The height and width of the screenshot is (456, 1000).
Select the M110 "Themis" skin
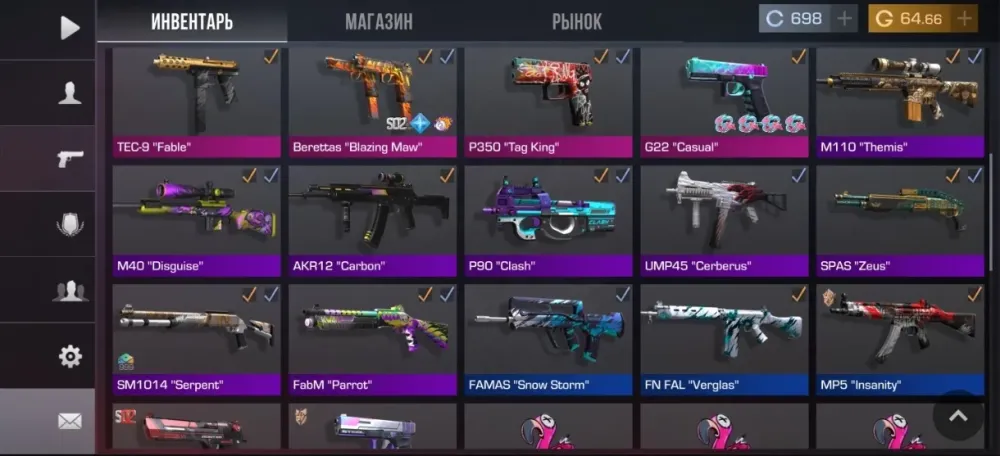tap(900, 100)
